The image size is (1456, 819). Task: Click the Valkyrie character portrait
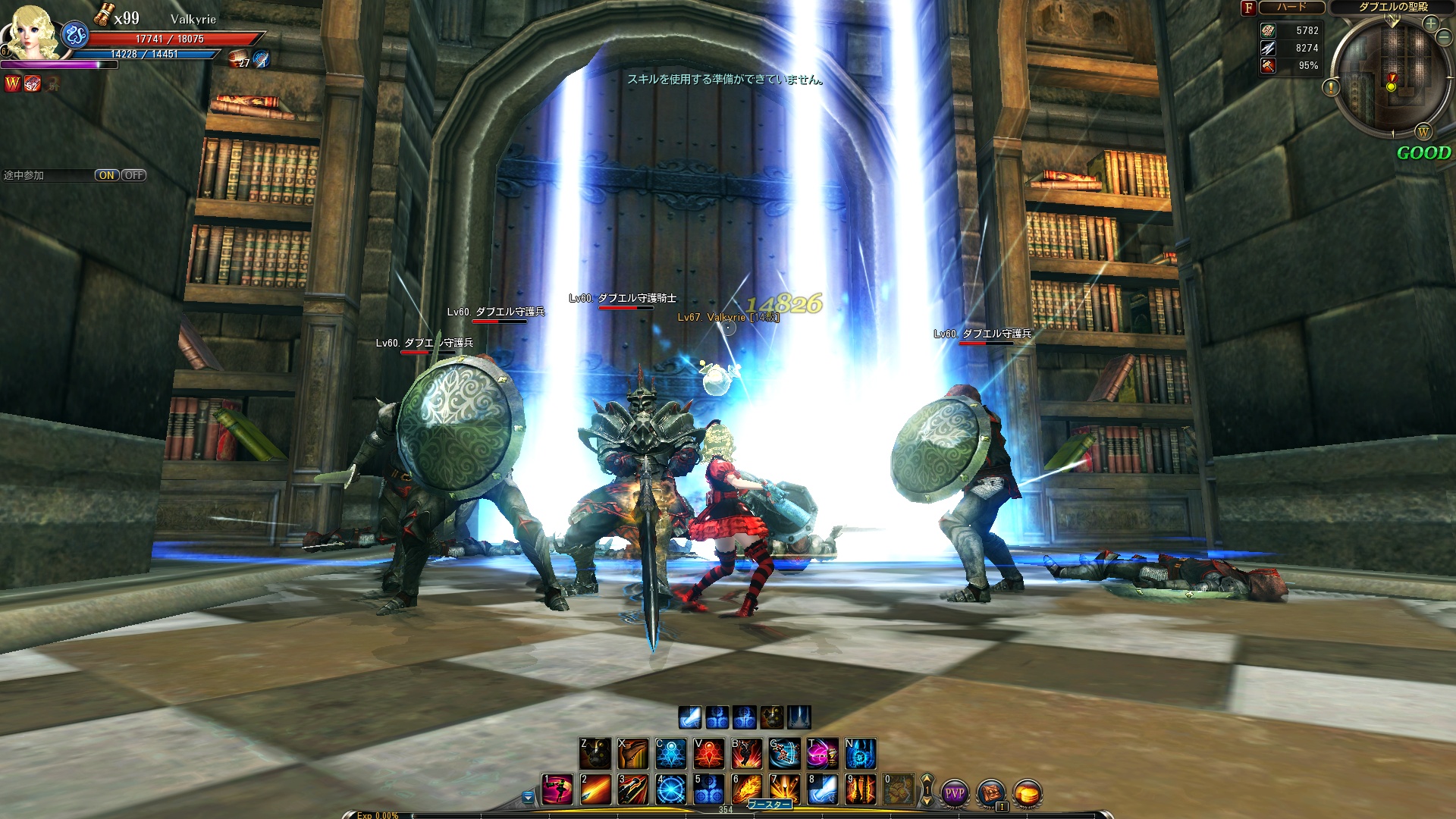[x=32, y=32]
